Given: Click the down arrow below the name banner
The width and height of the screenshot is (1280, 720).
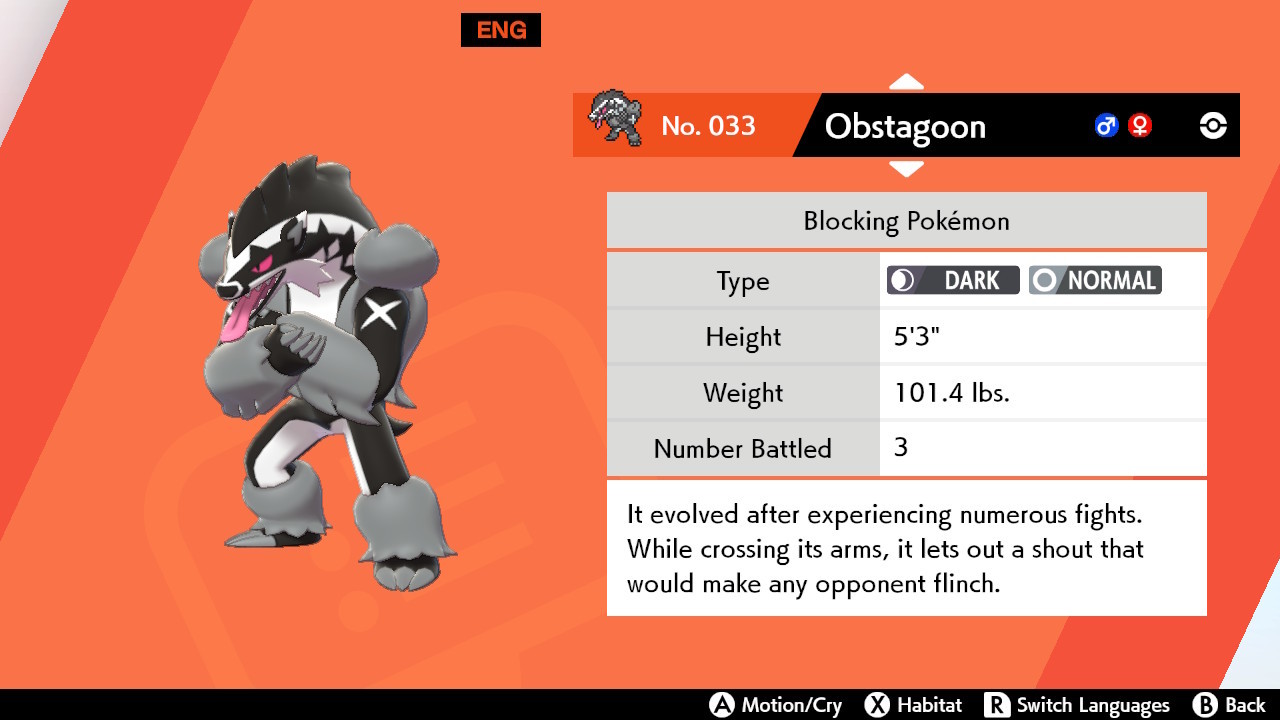Looking at the screenshot, I should pyautogui.click(x=906, y=170).
